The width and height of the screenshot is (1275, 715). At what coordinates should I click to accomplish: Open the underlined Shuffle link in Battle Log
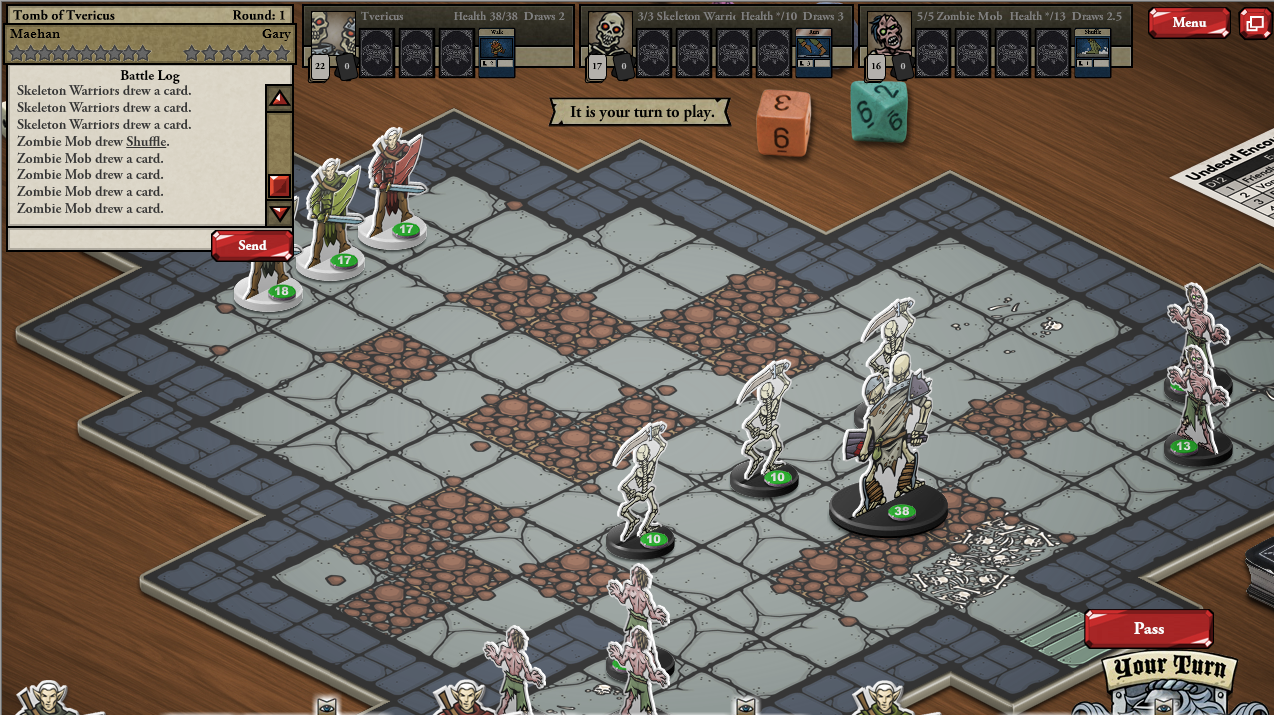point(147,142)
